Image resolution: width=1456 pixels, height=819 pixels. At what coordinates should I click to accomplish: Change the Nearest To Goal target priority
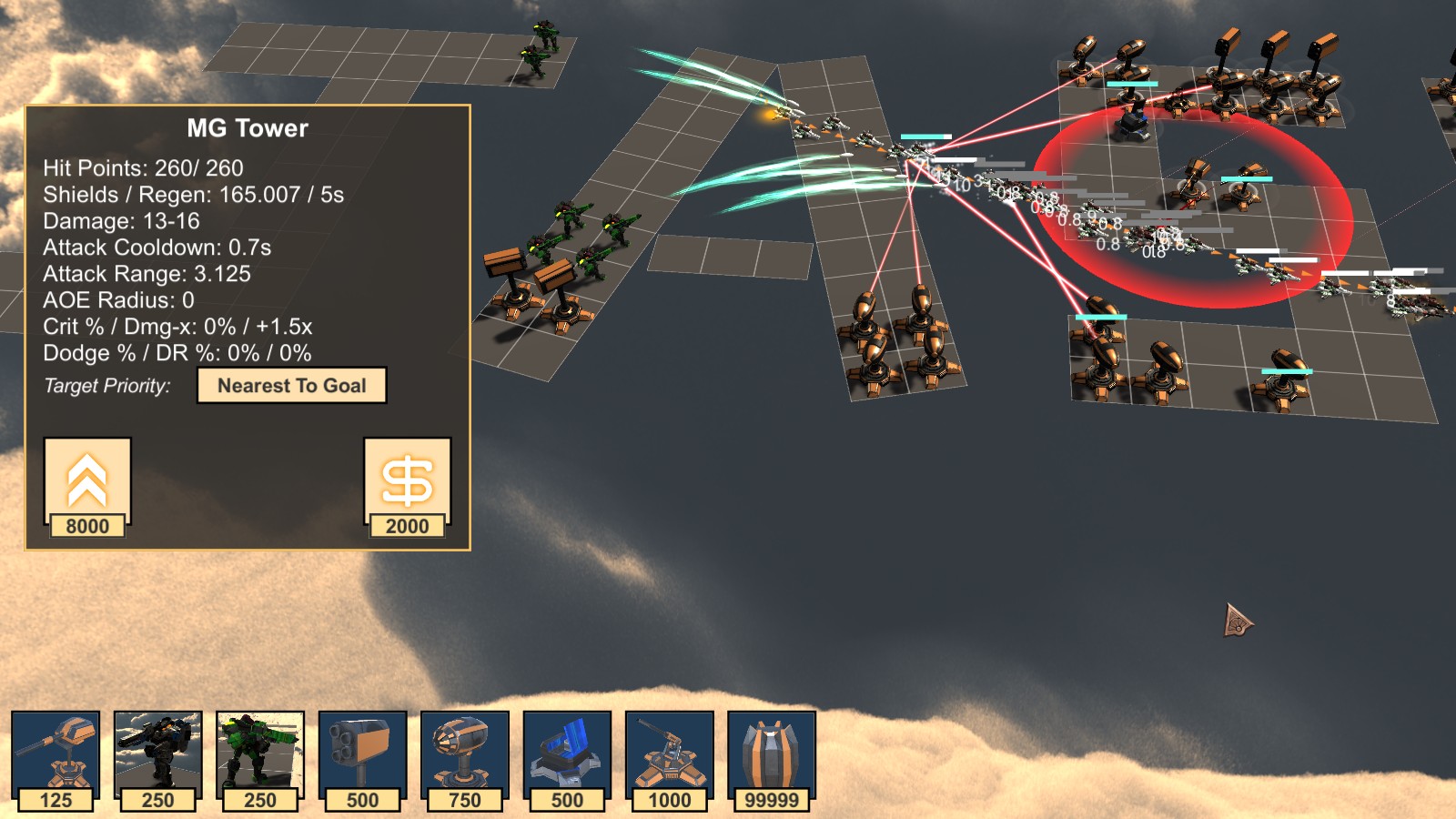(x=291, y=386)
